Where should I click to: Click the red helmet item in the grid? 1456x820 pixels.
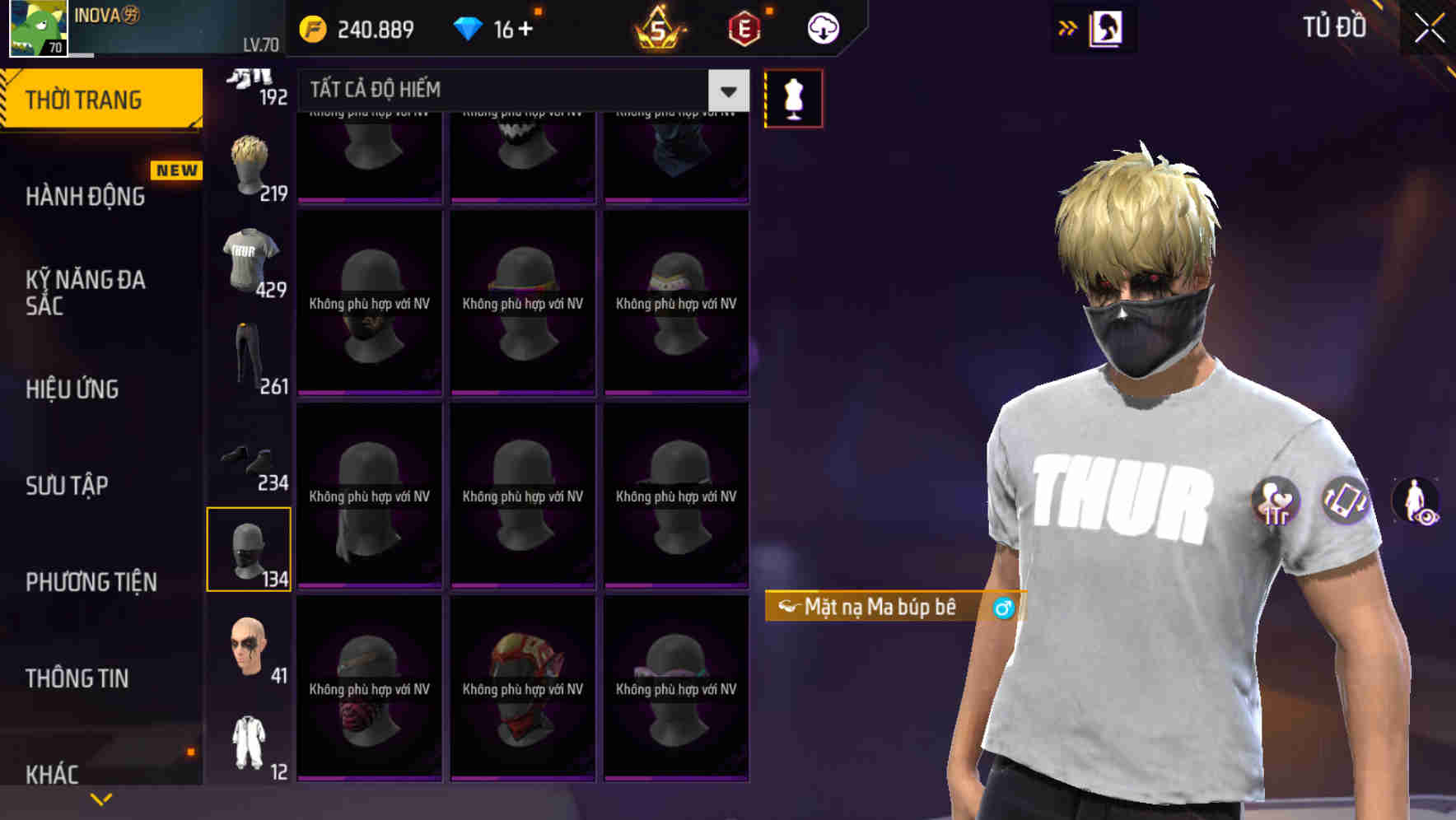(x=522, y=690)
